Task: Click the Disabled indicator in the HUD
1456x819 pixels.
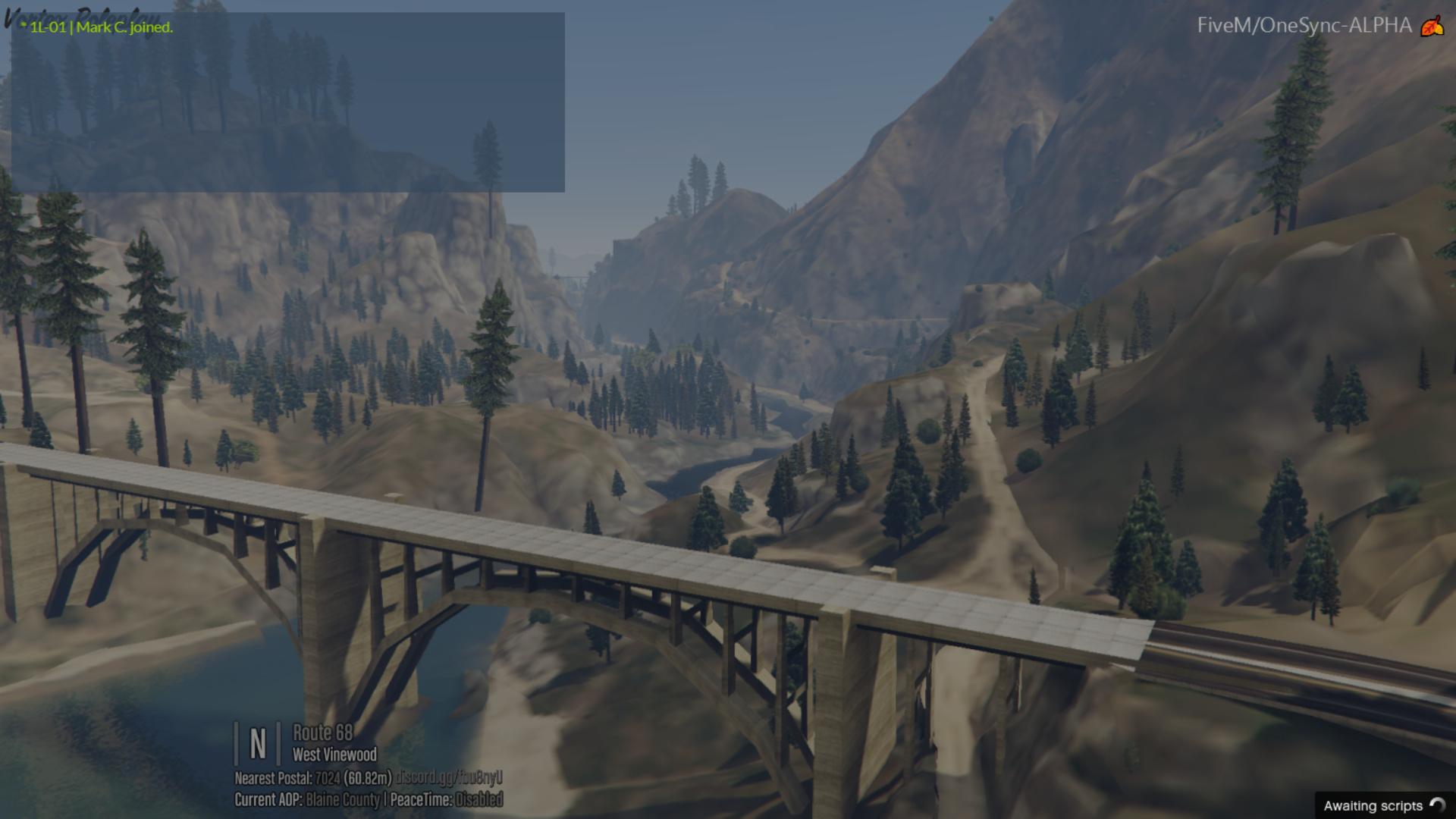Action: click(x=480, y=799)
